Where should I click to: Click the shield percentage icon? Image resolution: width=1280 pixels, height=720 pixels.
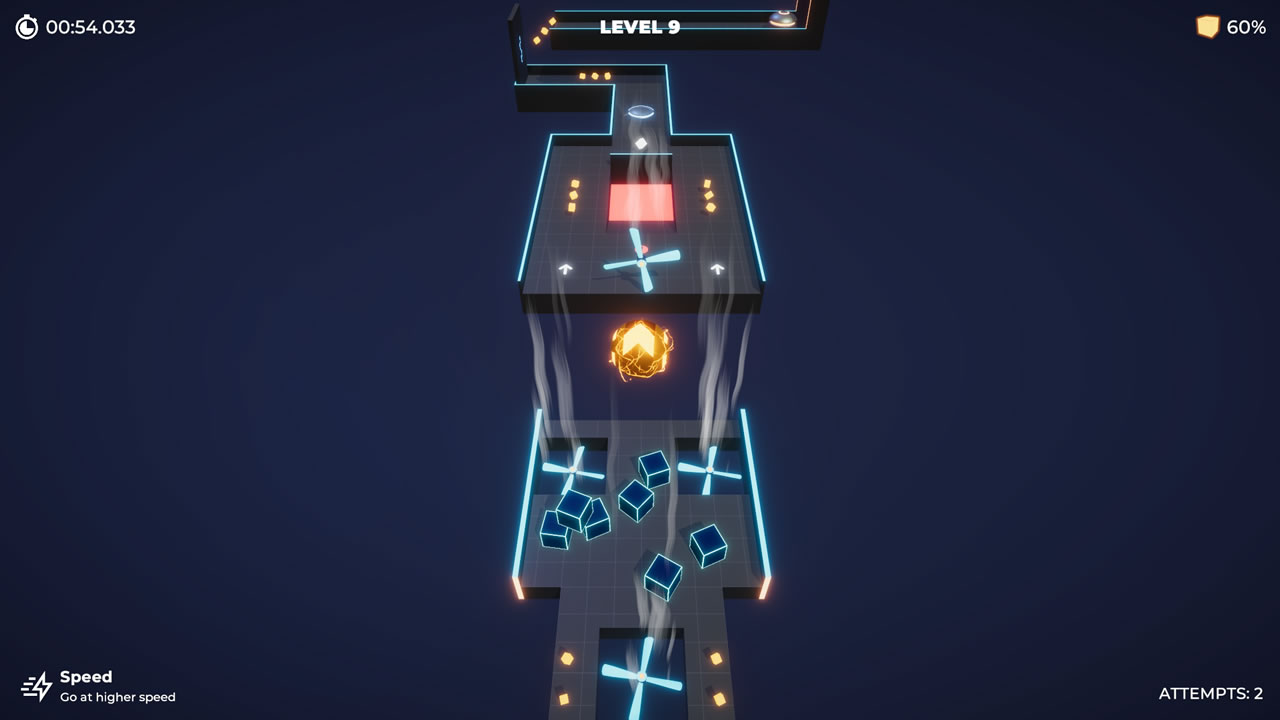click(1206, 27)
